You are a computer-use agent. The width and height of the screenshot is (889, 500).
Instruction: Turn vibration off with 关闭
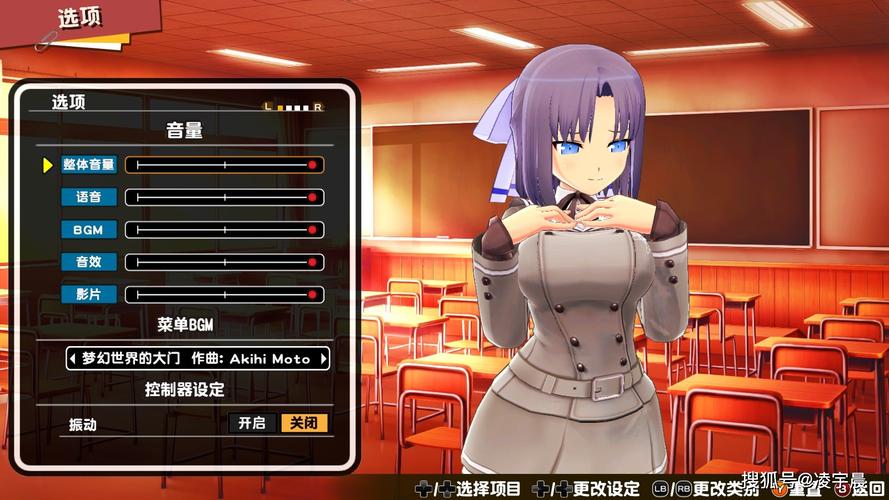tap(304, 423)
